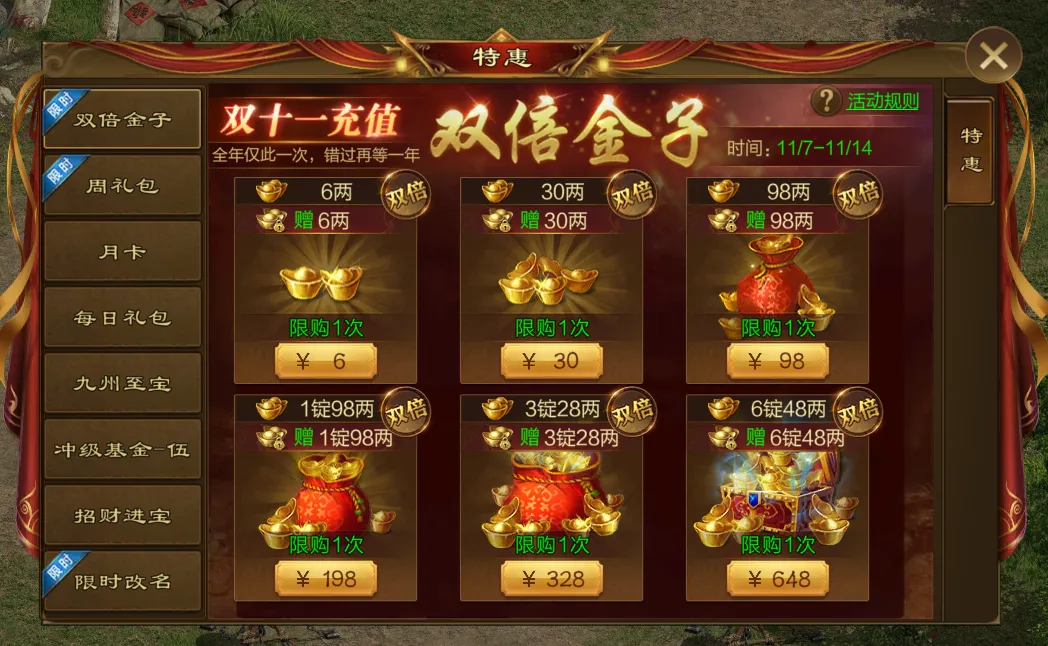Open the 月卡 monthly card tab
The height and width of the screenshot is (646, 1048).
point(122,252)
